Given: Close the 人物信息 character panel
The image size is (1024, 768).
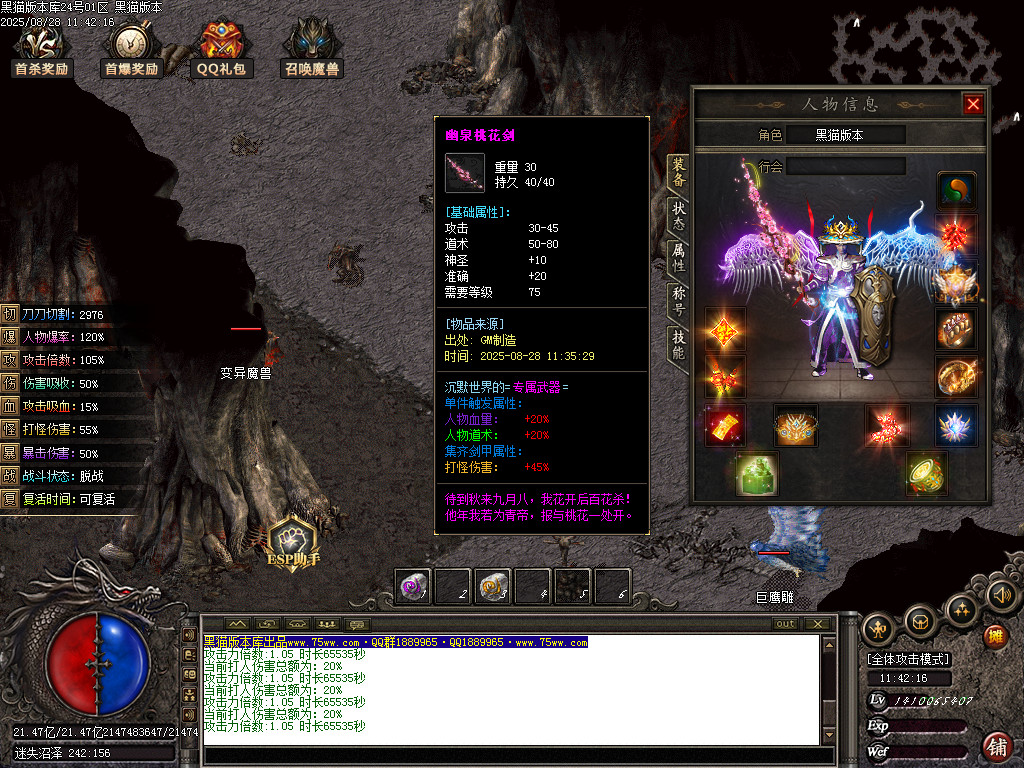Looking at the screenshot, I should [973, 104].
